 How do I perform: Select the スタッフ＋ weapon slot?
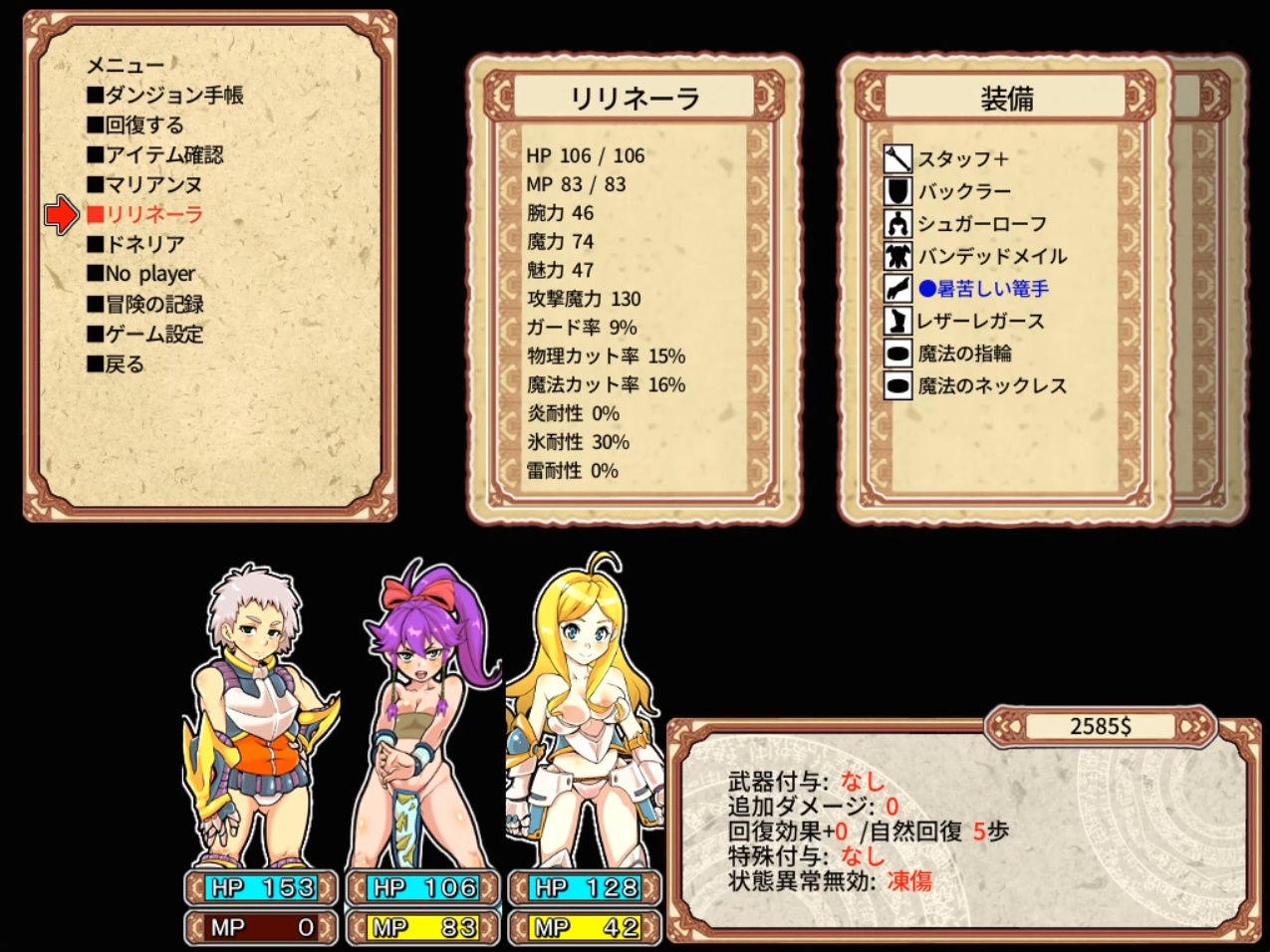(962, 159)
